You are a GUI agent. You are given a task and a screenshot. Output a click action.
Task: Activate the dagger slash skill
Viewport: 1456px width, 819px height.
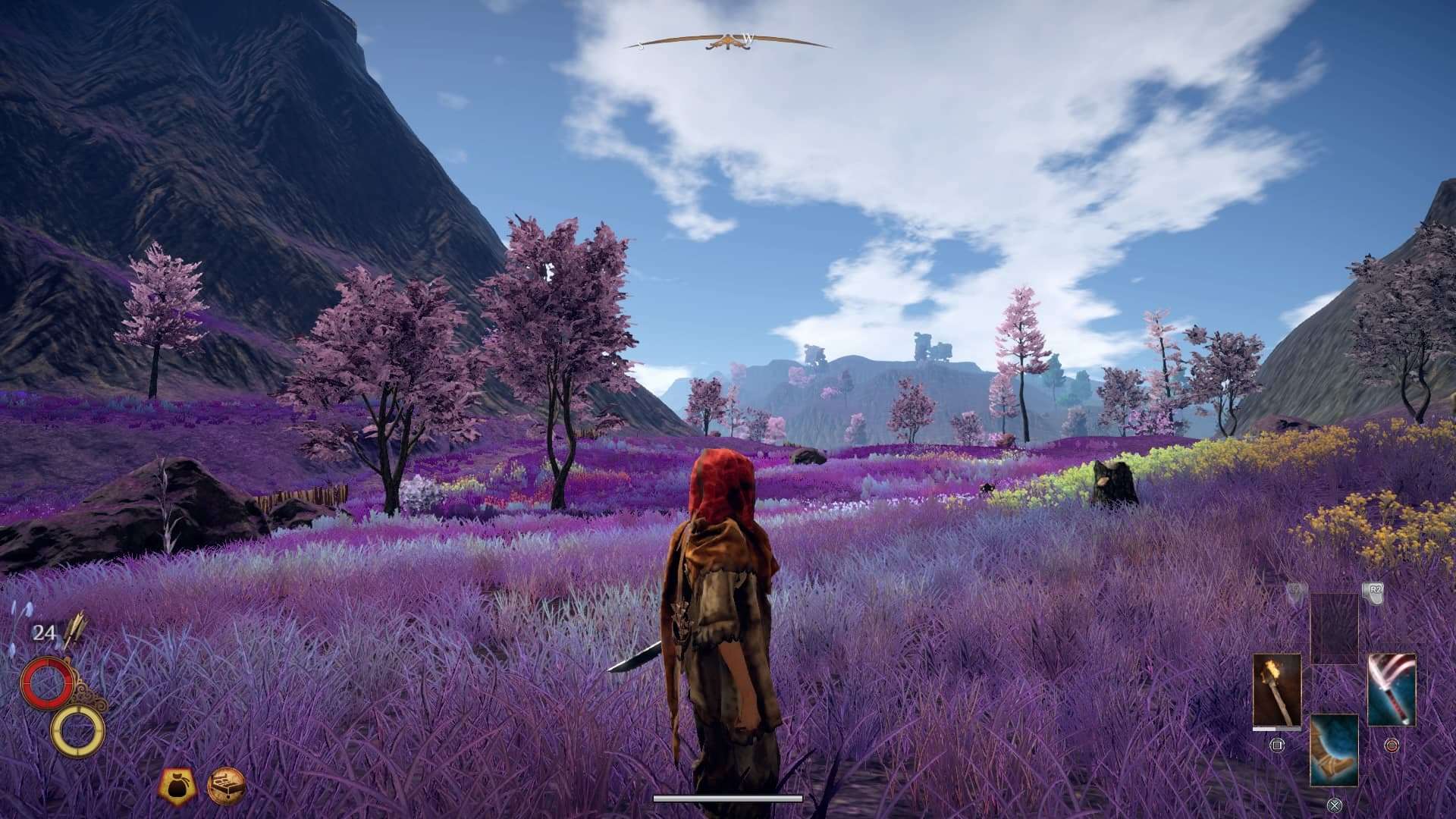1392,690
